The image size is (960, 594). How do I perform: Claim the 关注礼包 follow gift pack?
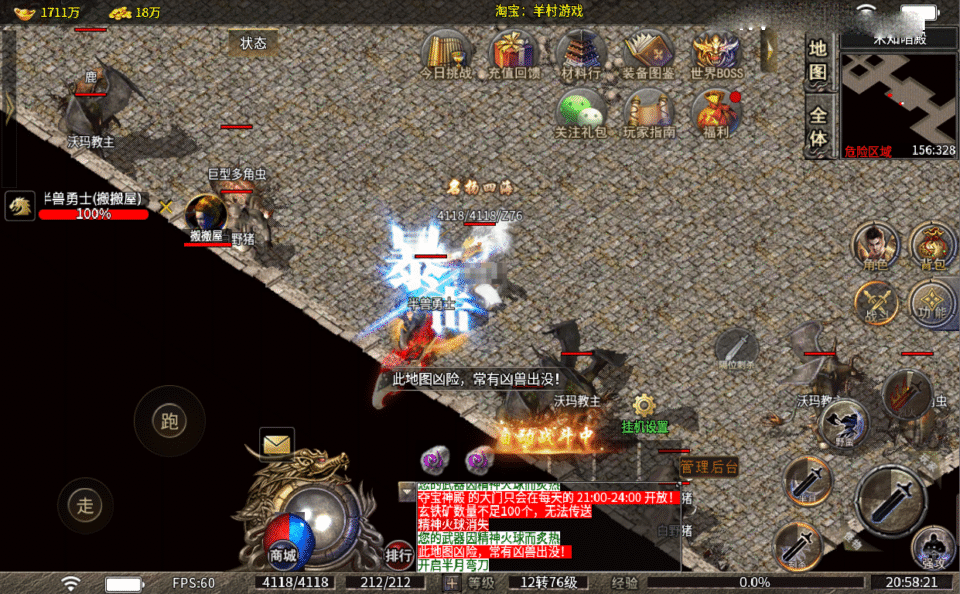pyautogui.click(x=581, y=112)
